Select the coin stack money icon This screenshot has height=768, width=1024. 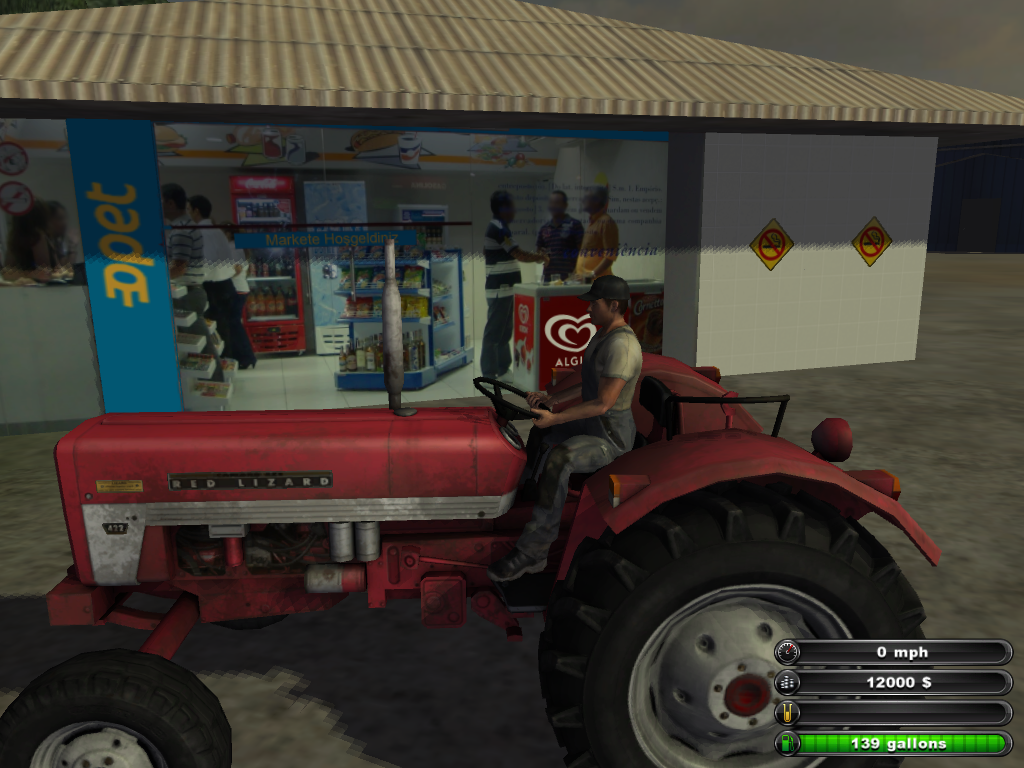(x=788, y=683)
